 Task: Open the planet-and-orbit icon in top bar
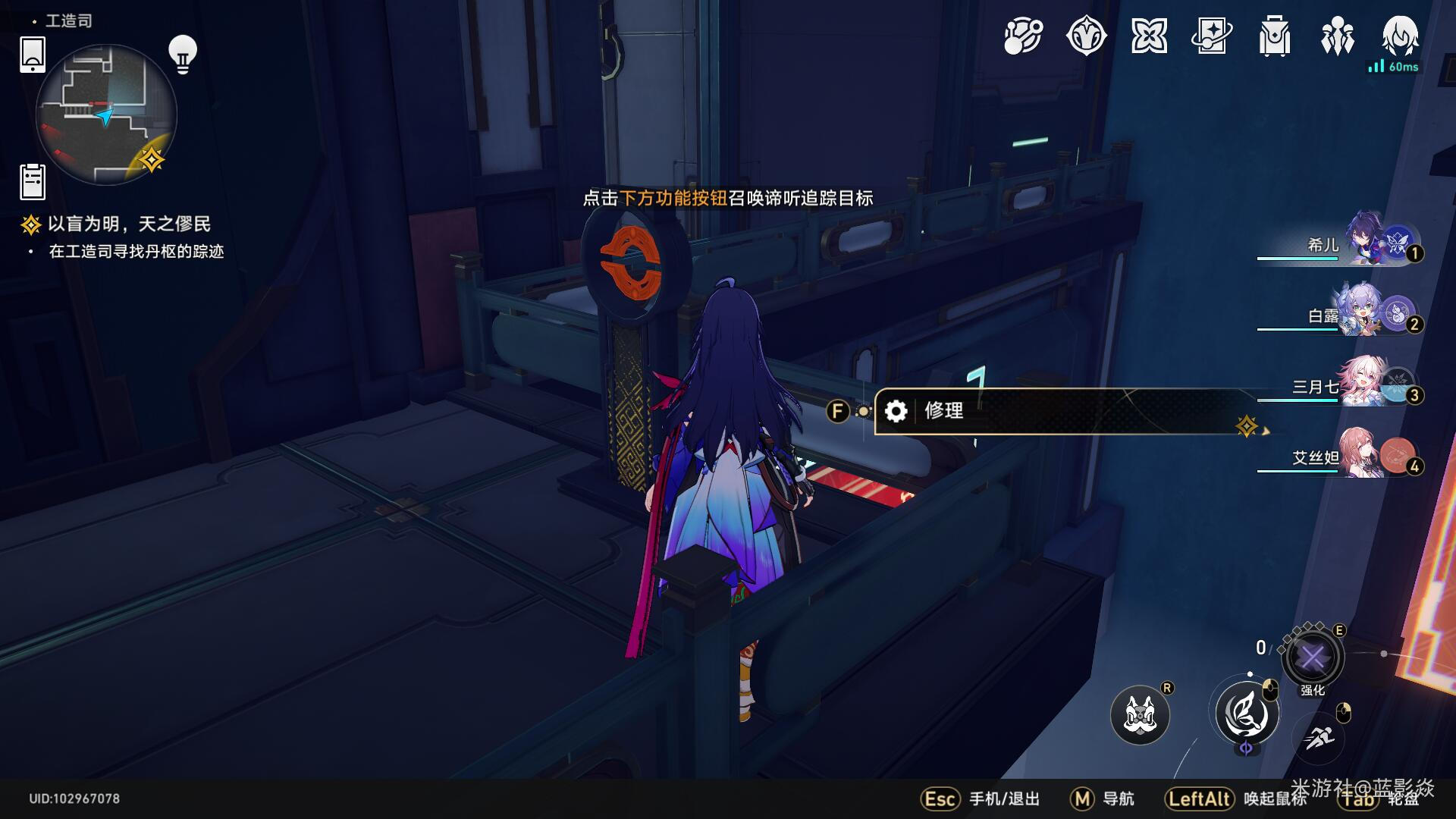(x=1023, y=36)
